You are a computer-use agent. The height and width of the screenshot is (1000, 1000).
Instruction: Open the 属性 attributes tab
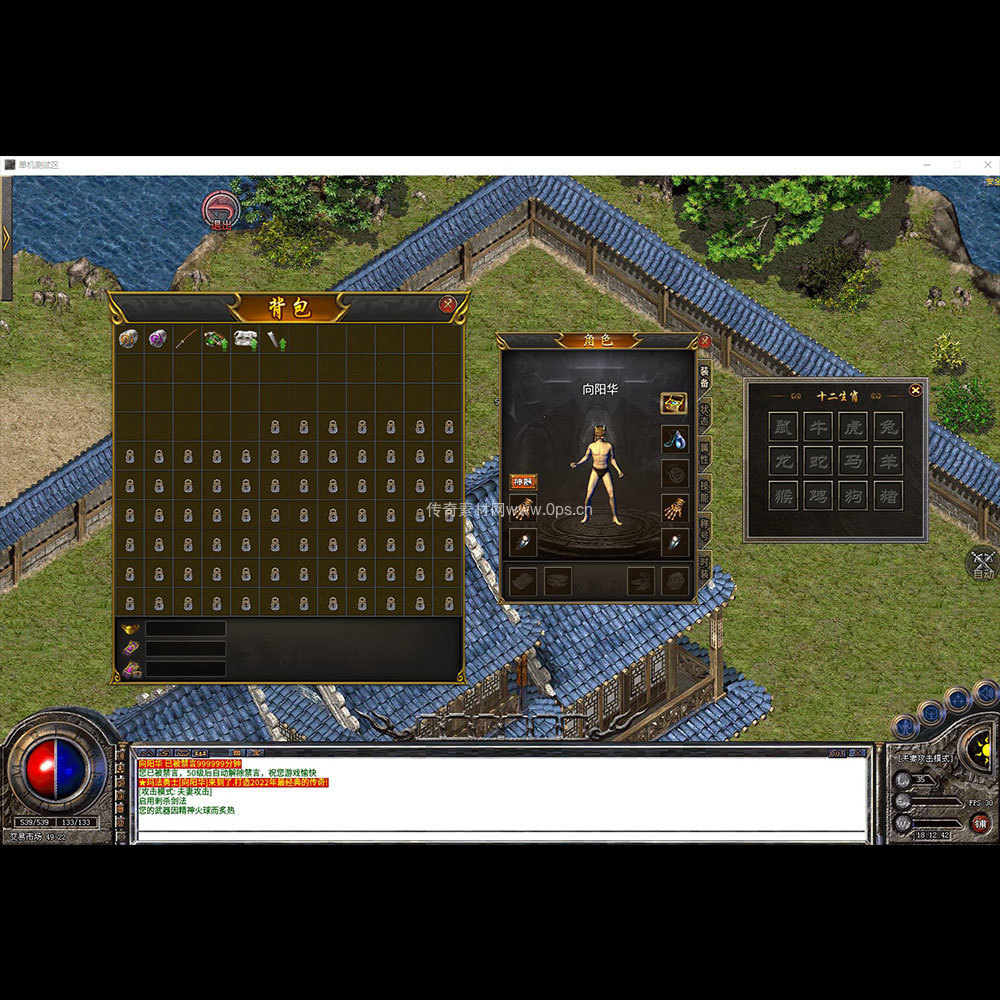(704, 452)
